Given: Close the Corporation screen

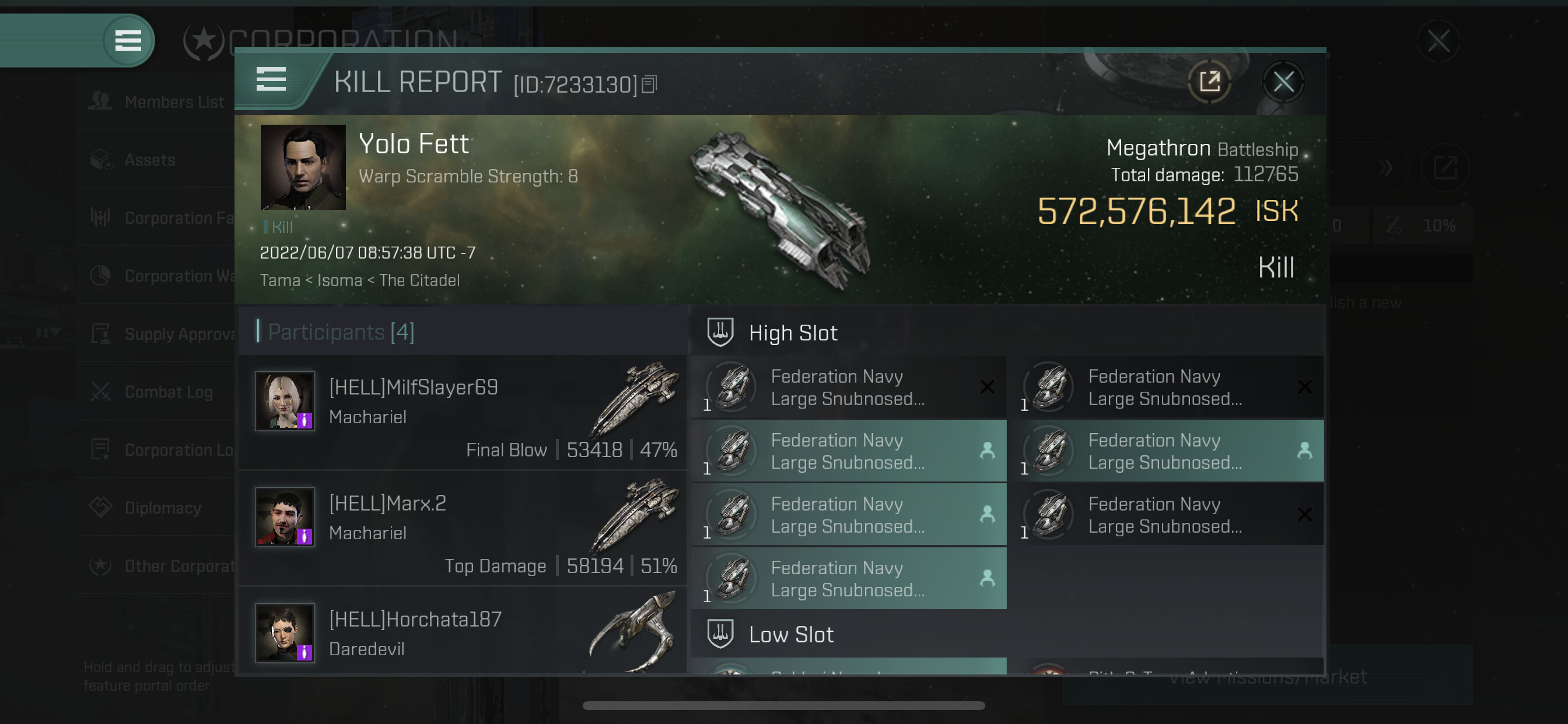Looking at the screenshot, I should [x=1438, y=41].
